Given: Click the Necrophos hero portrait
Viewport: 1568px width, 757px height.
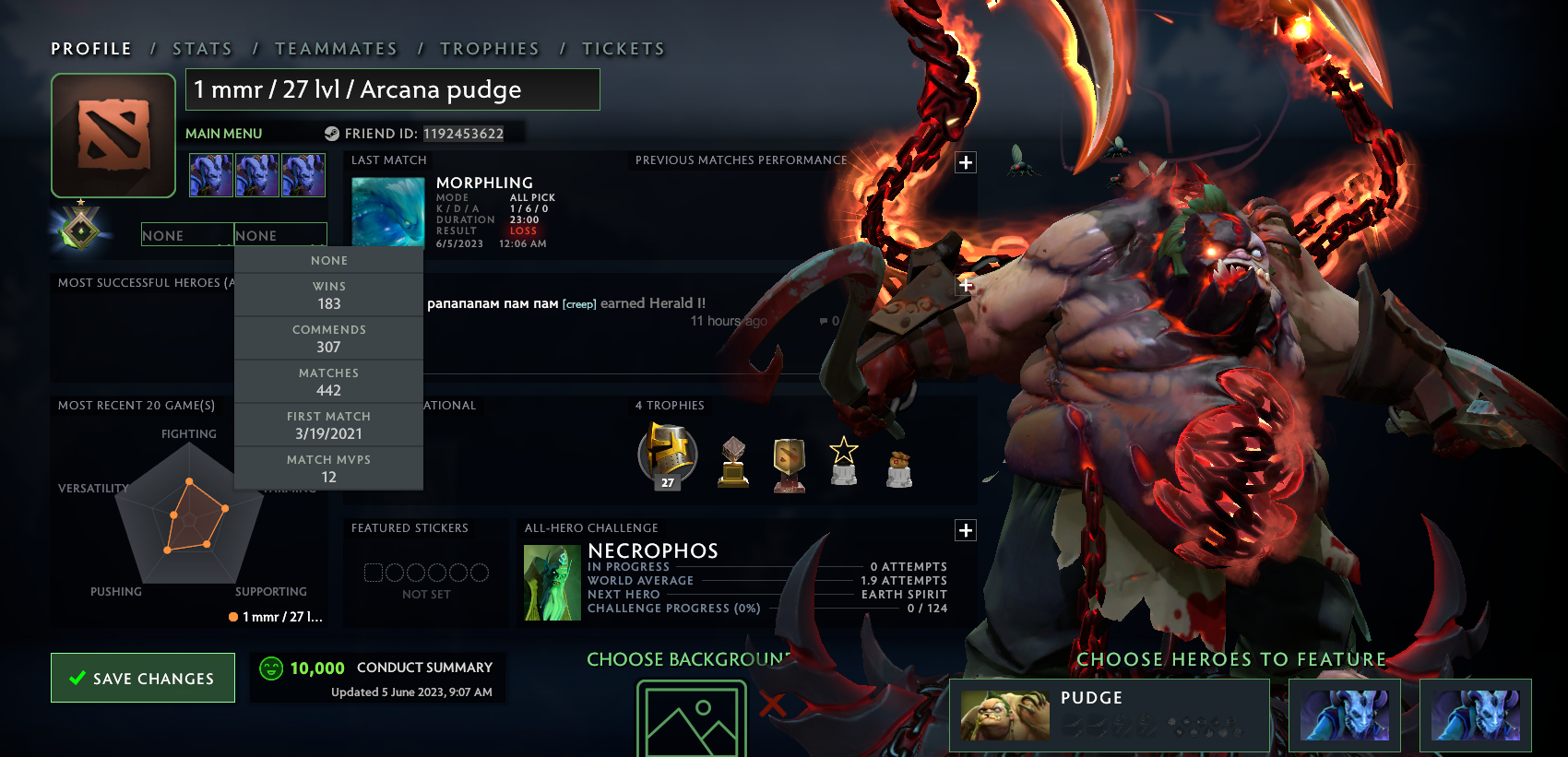Looking at the screenshot, I should 552,581.
